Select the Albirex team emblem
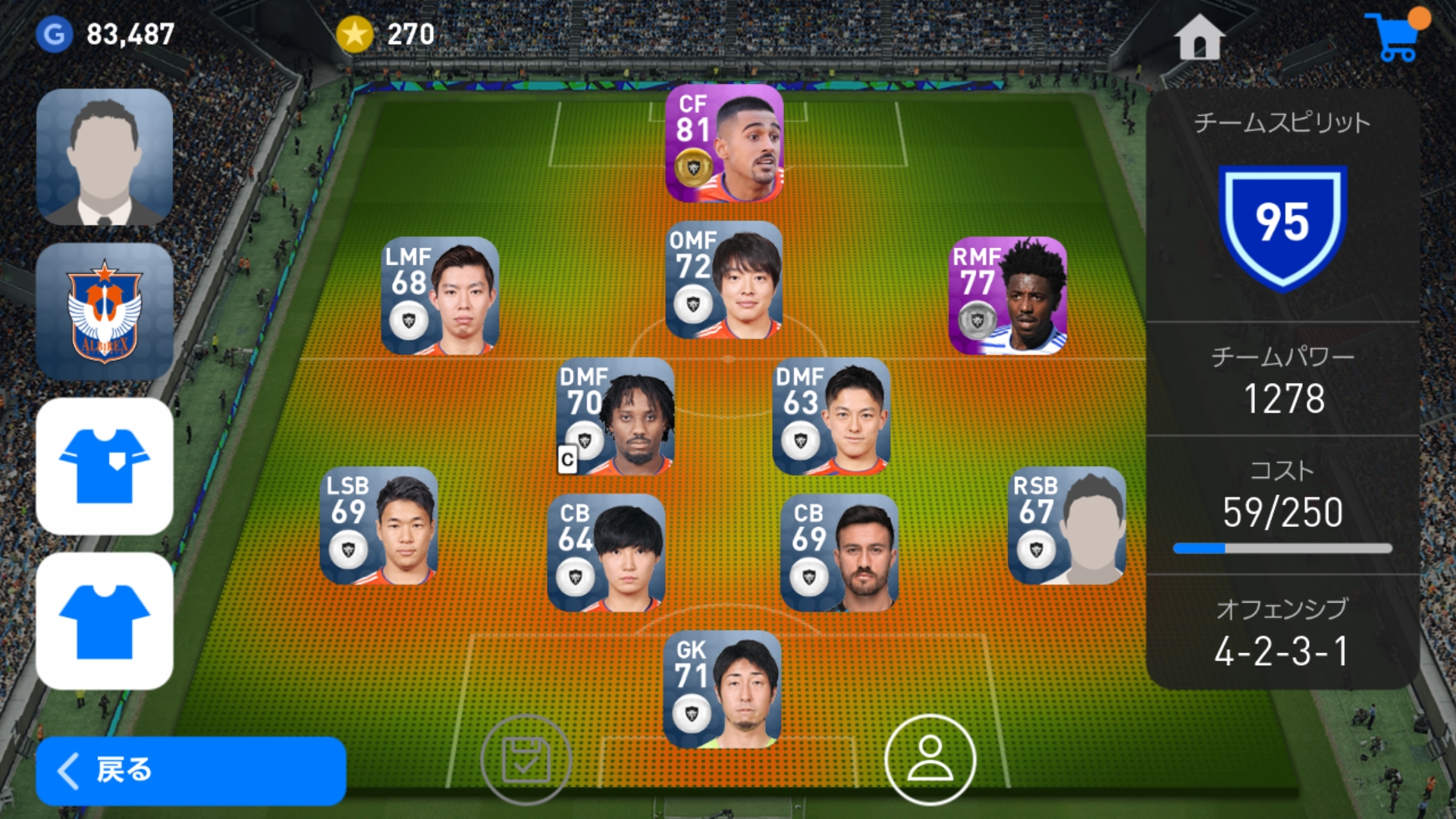 105,311
